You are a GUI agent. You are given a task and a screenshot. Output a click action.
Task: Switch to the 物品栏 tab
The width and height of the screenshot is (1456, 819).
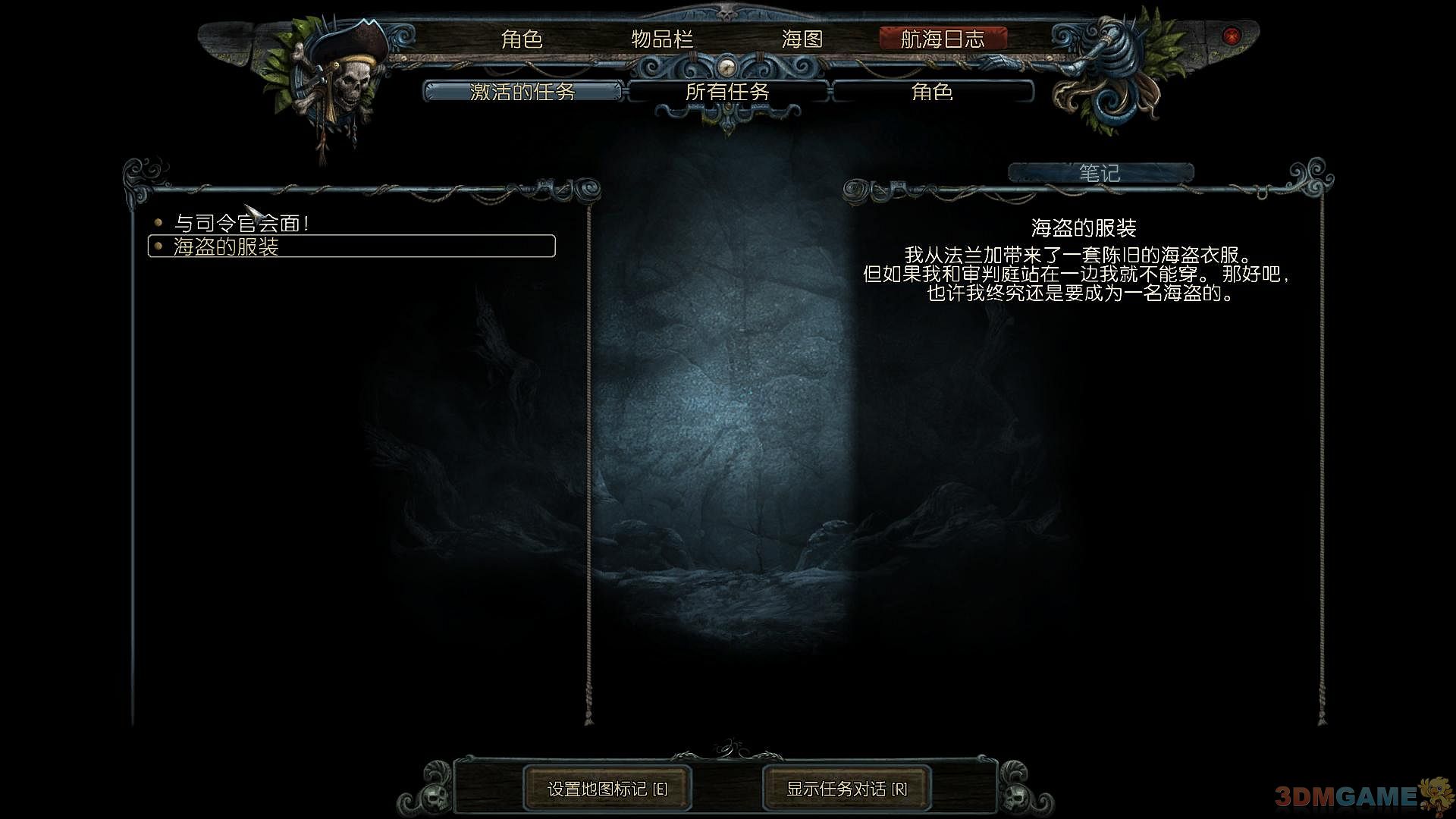[661, 39]
